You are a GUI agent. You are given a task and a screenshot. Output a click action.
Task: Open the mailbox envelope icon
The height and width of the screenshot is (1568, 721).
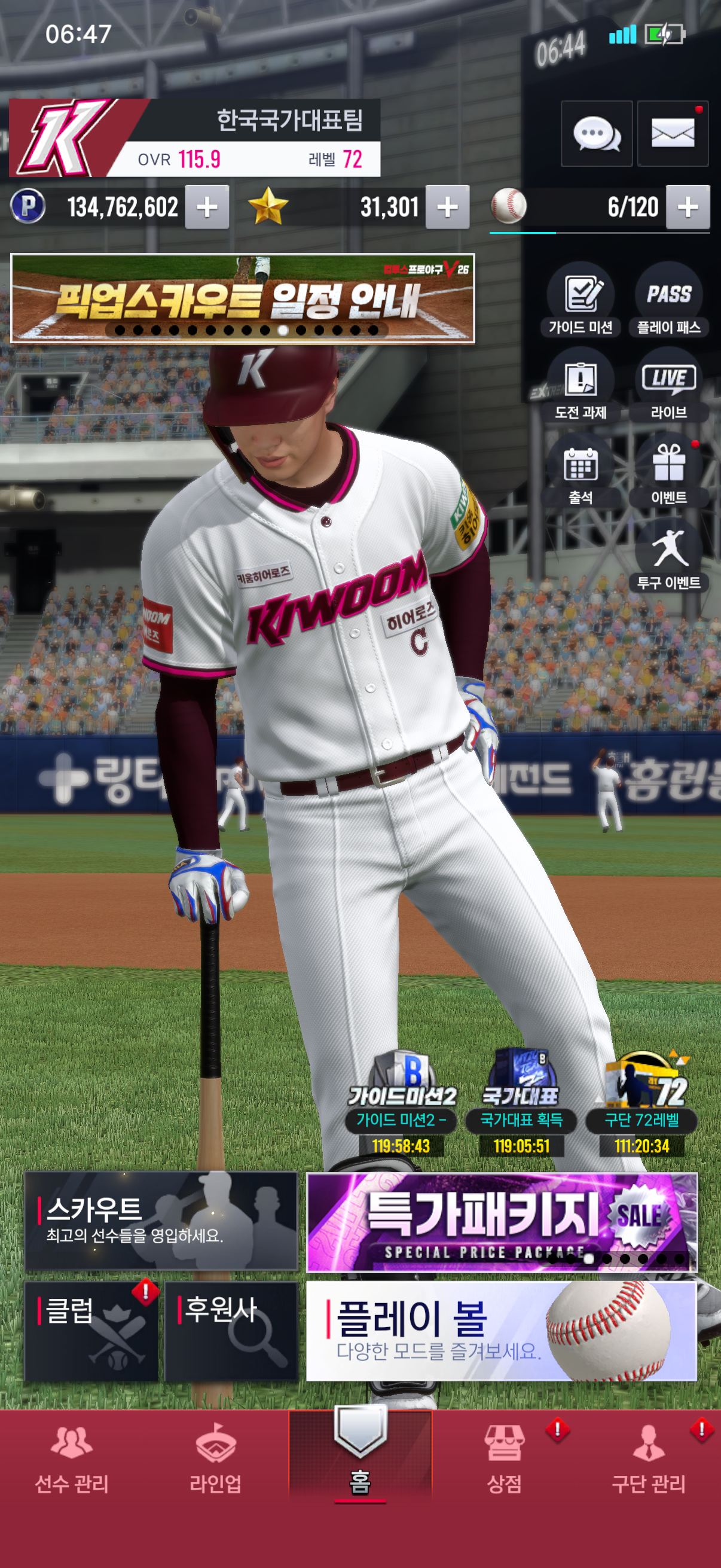[x=673, y=133]
